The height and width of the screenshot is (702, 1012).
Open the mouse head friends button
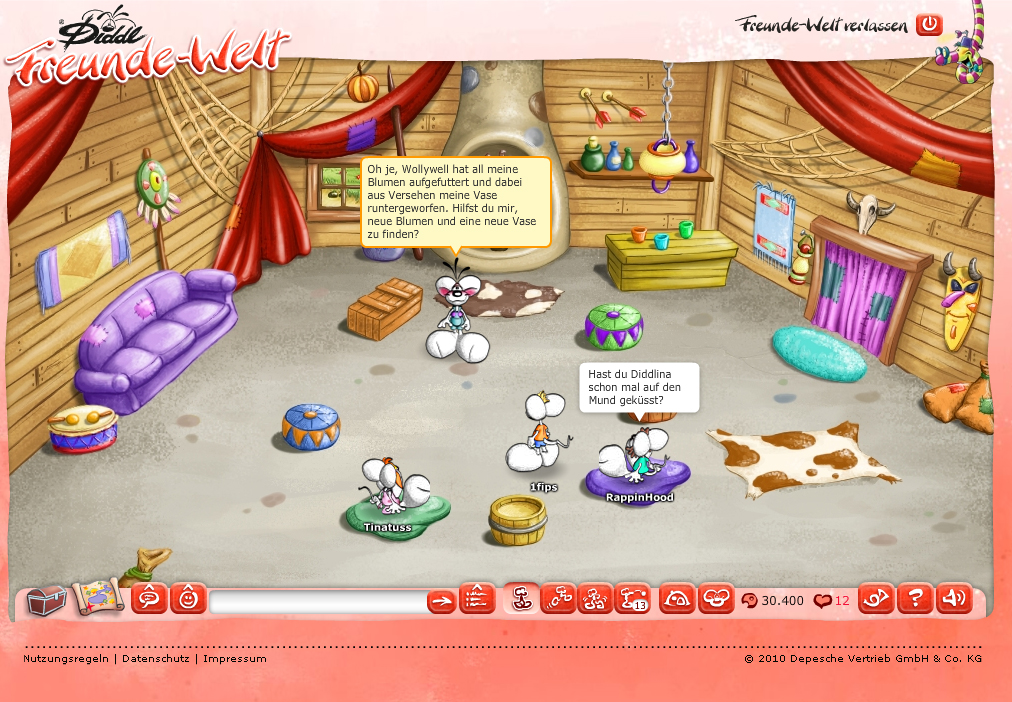(716, 599)
